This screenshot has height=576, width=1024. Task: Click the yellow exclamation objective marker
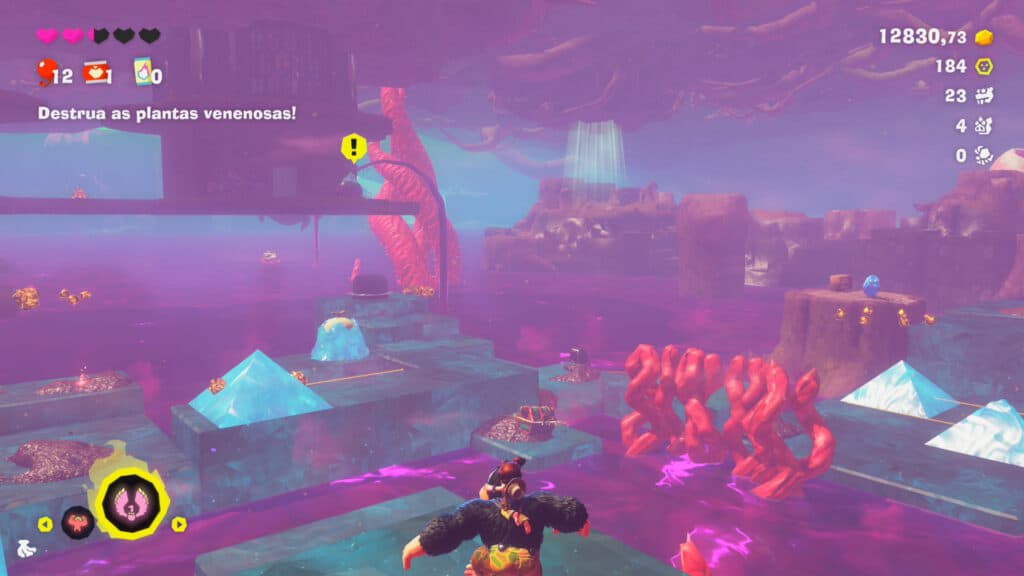pos(353,148)
